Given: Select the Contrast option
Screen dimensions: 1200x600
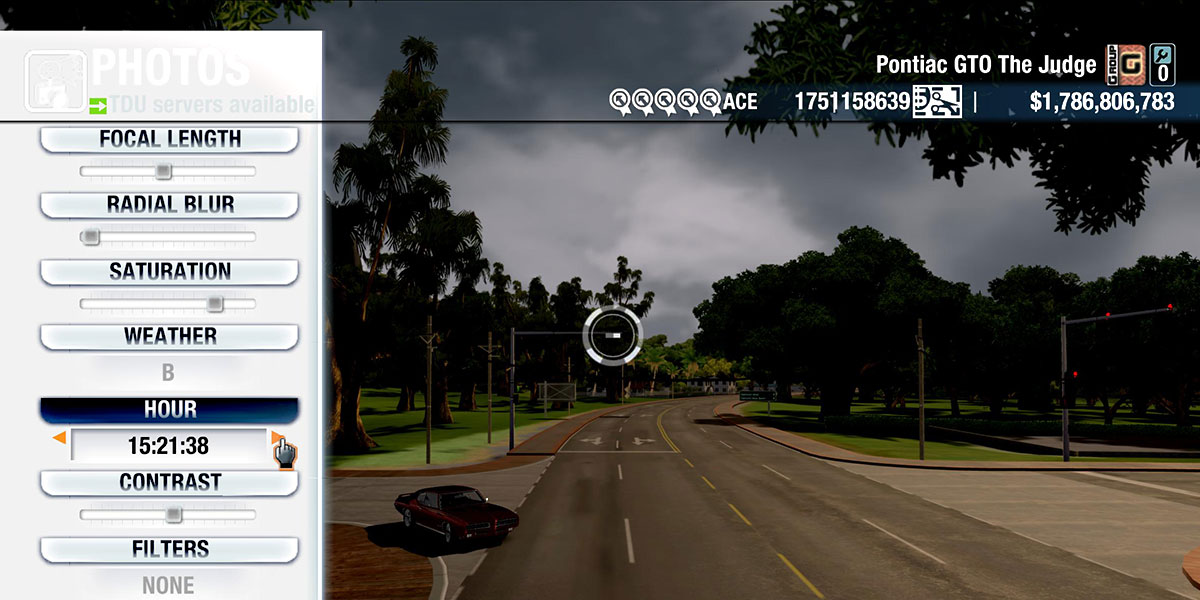Looking at the screenshot, I should (169, 482).
